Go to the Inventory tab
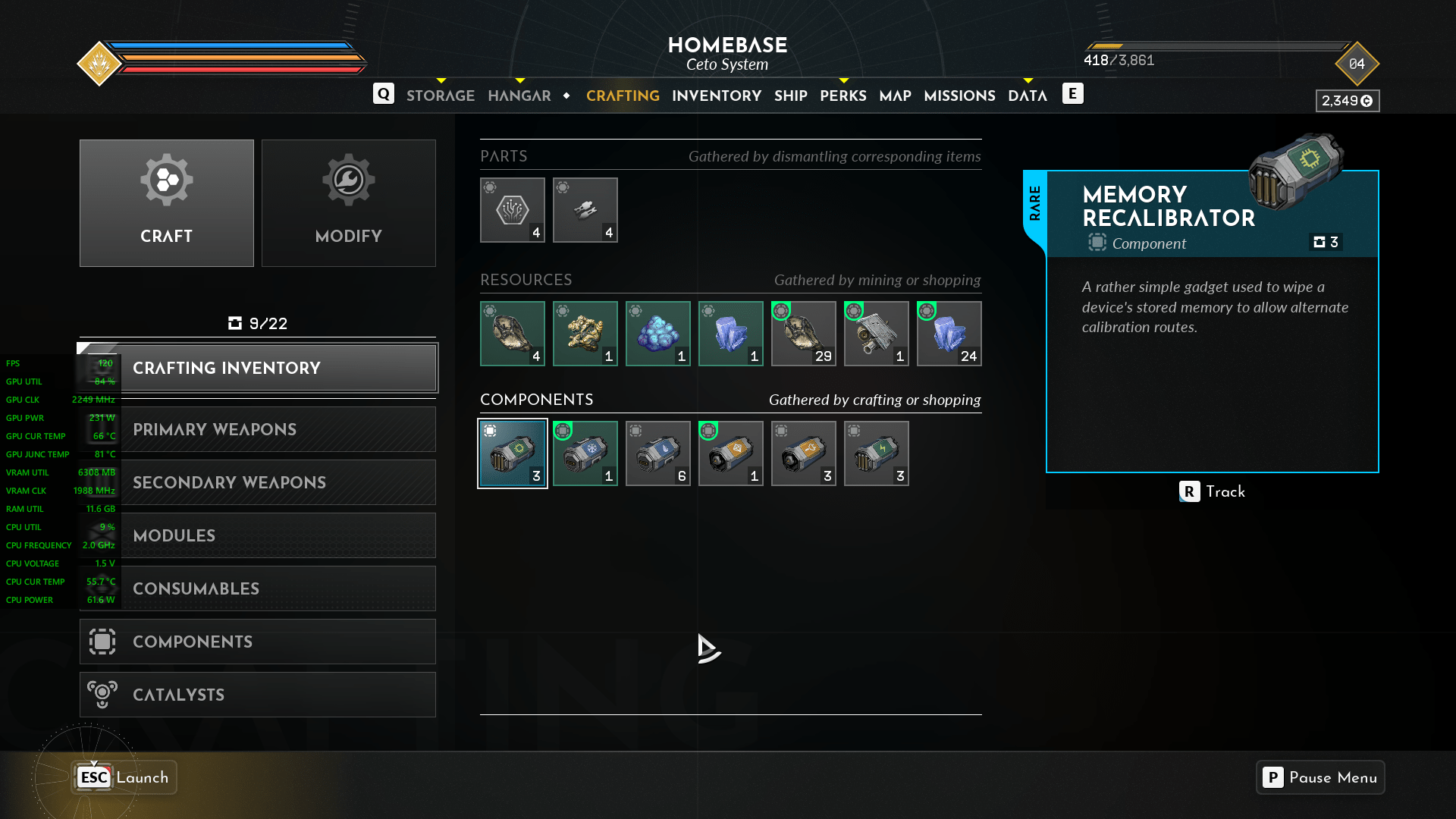 (716, 96)
